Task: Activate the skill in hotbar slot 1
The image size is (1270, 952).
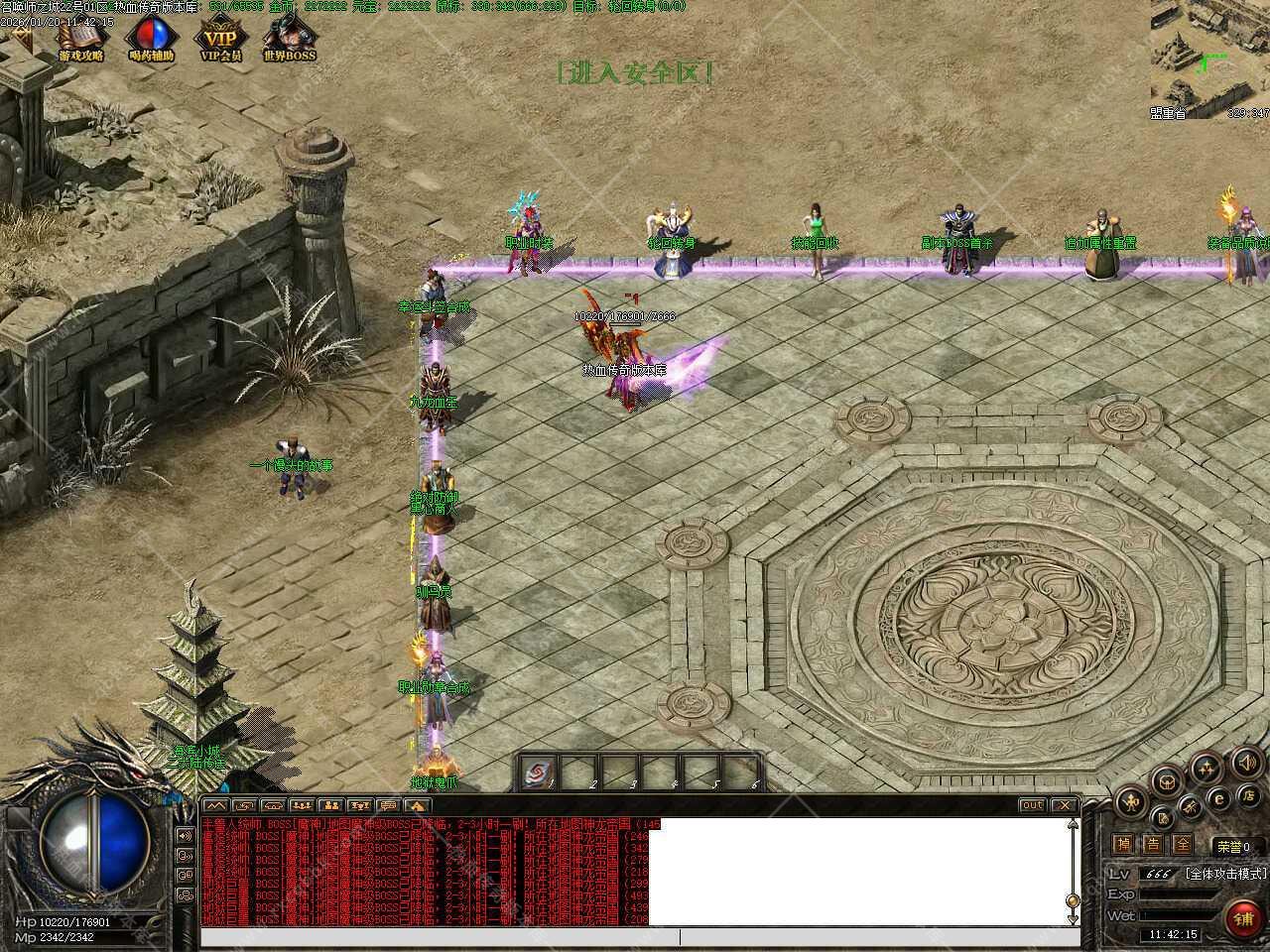Action: point(540,773)
